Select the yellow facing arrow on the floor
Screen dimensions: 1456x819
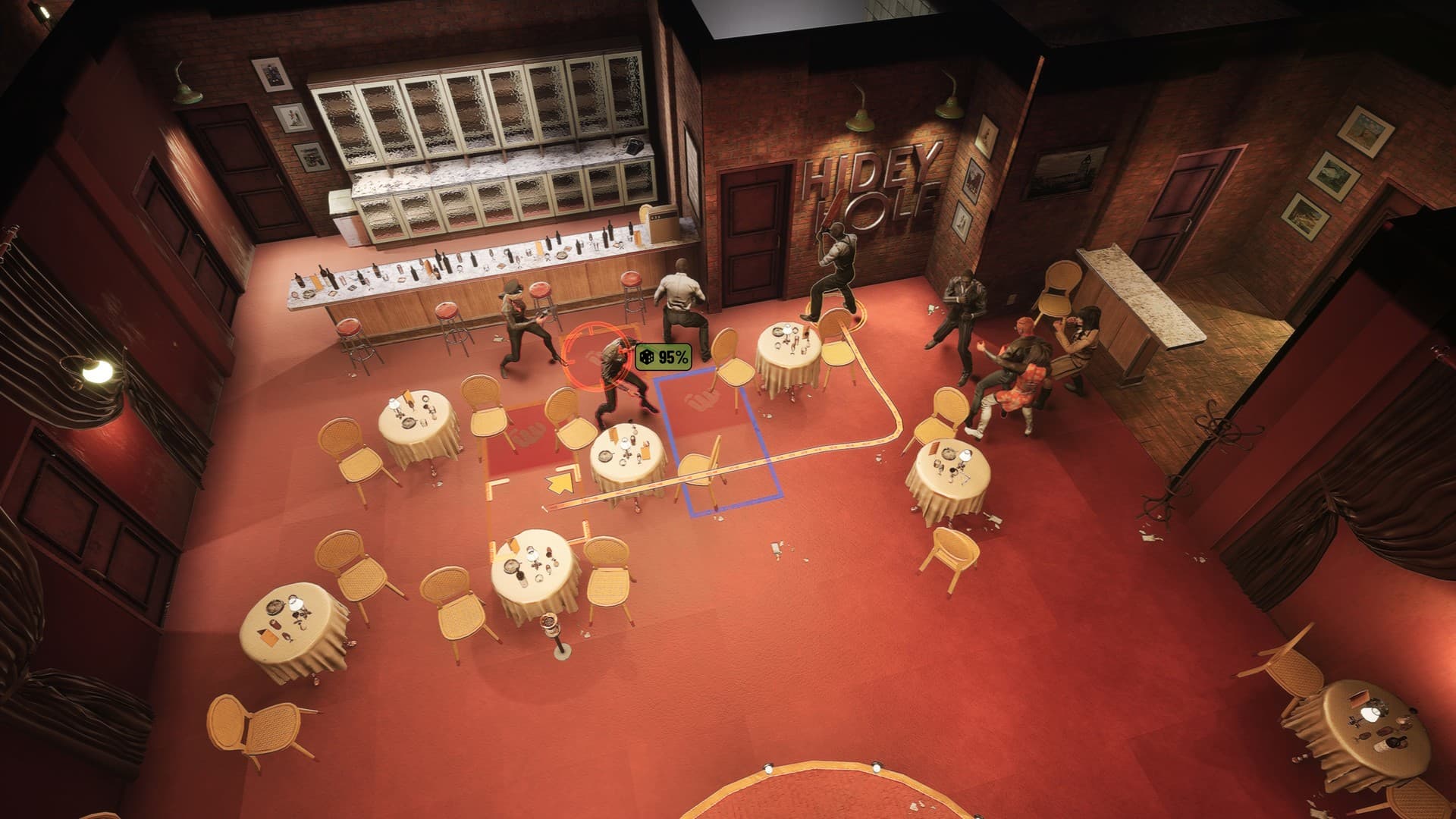pos(560,483)
